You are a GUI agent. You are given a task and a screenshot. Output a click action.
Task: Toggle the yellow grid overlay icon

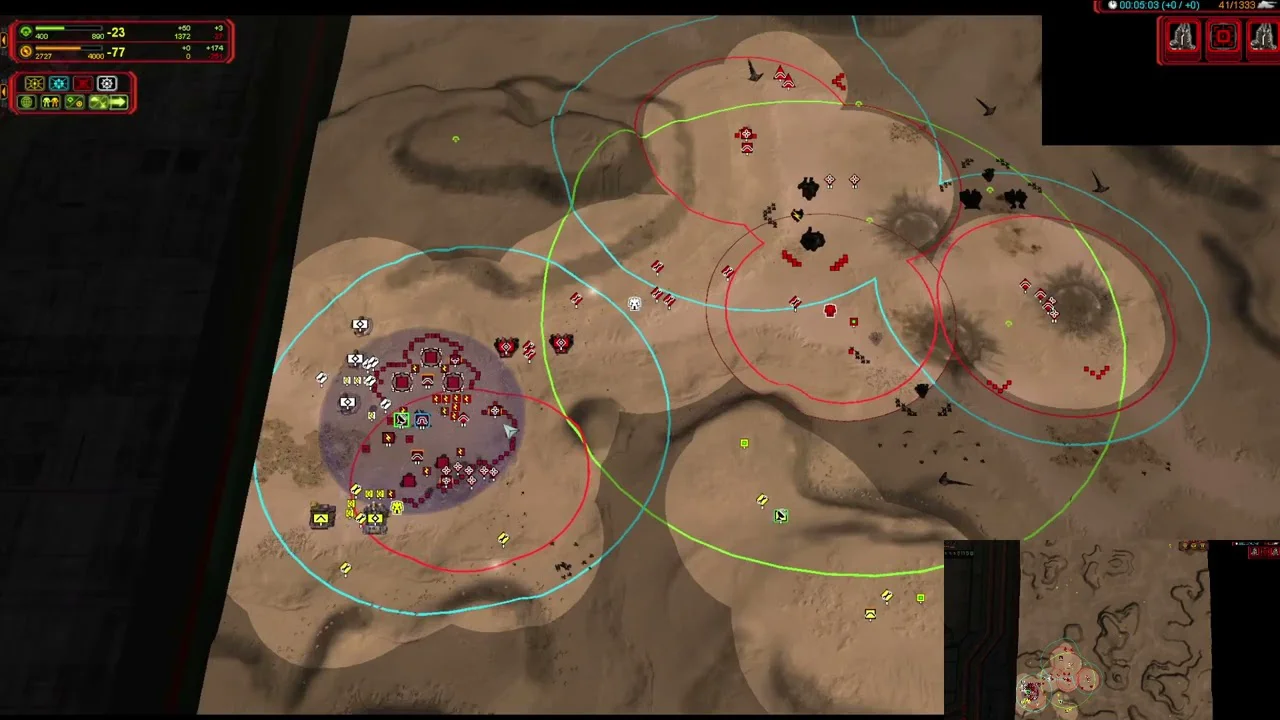pos(35,84)
